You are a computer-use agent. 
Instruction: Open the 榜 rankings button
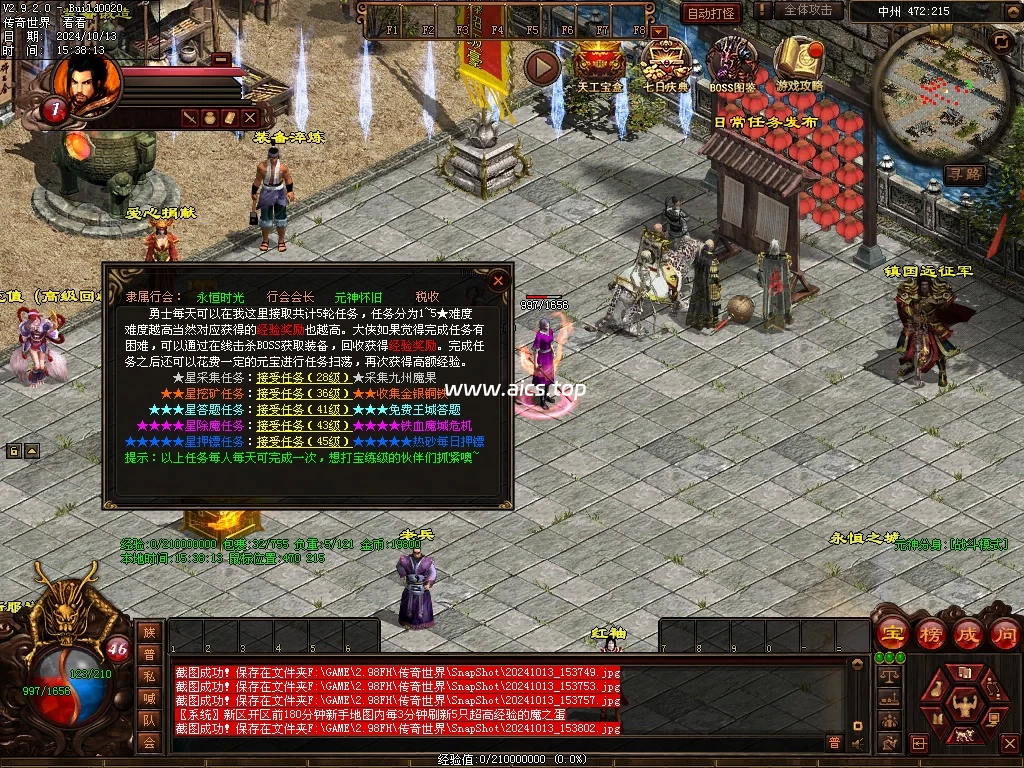(x=930, y=633)
